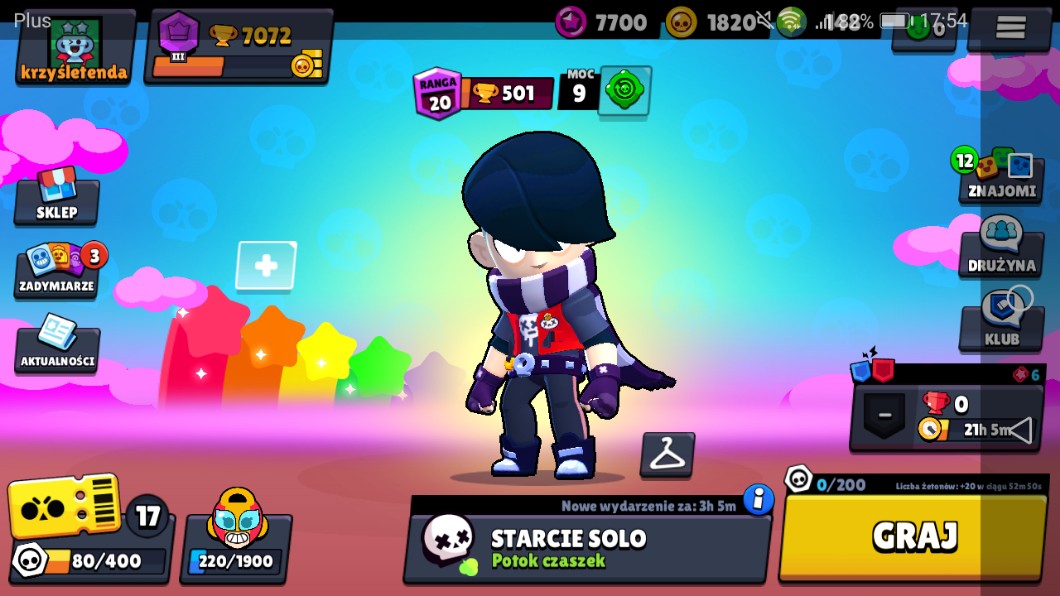Click the clothes hanger skin button
This screenshot has width=1060, height=596.
pos(666,454)
